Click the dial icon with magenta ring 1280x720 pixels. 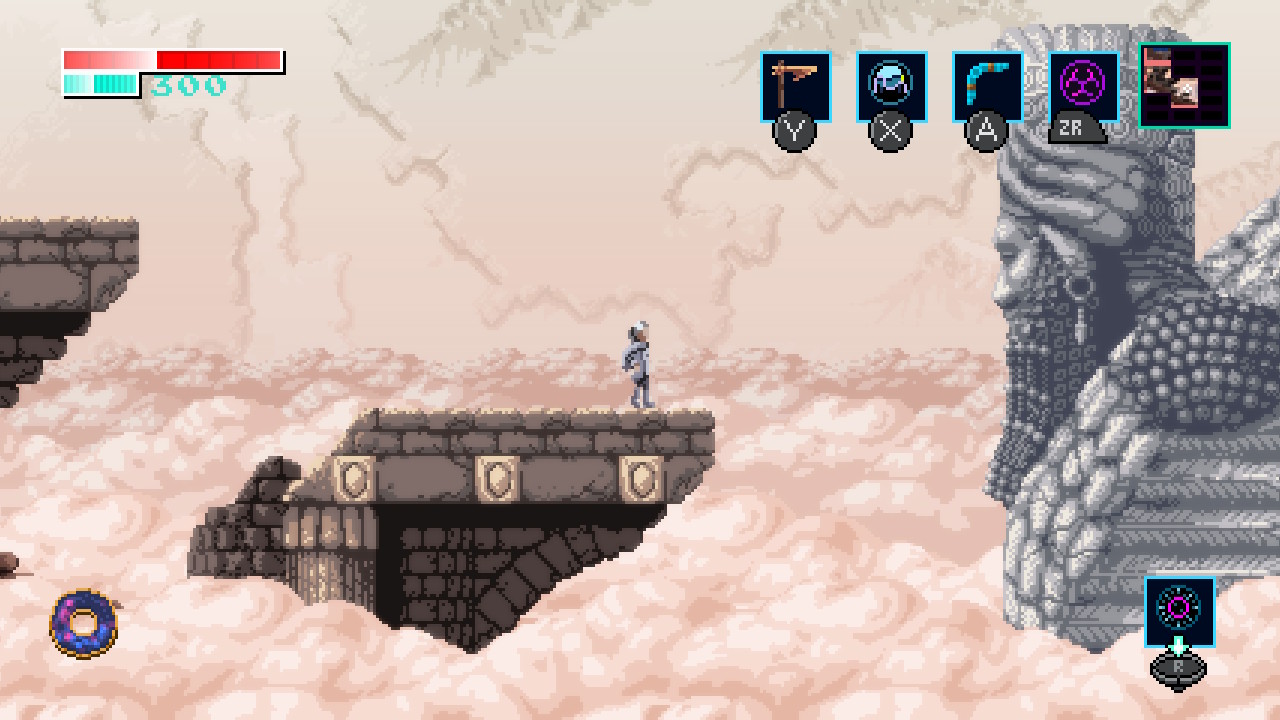pos(1179,610)
